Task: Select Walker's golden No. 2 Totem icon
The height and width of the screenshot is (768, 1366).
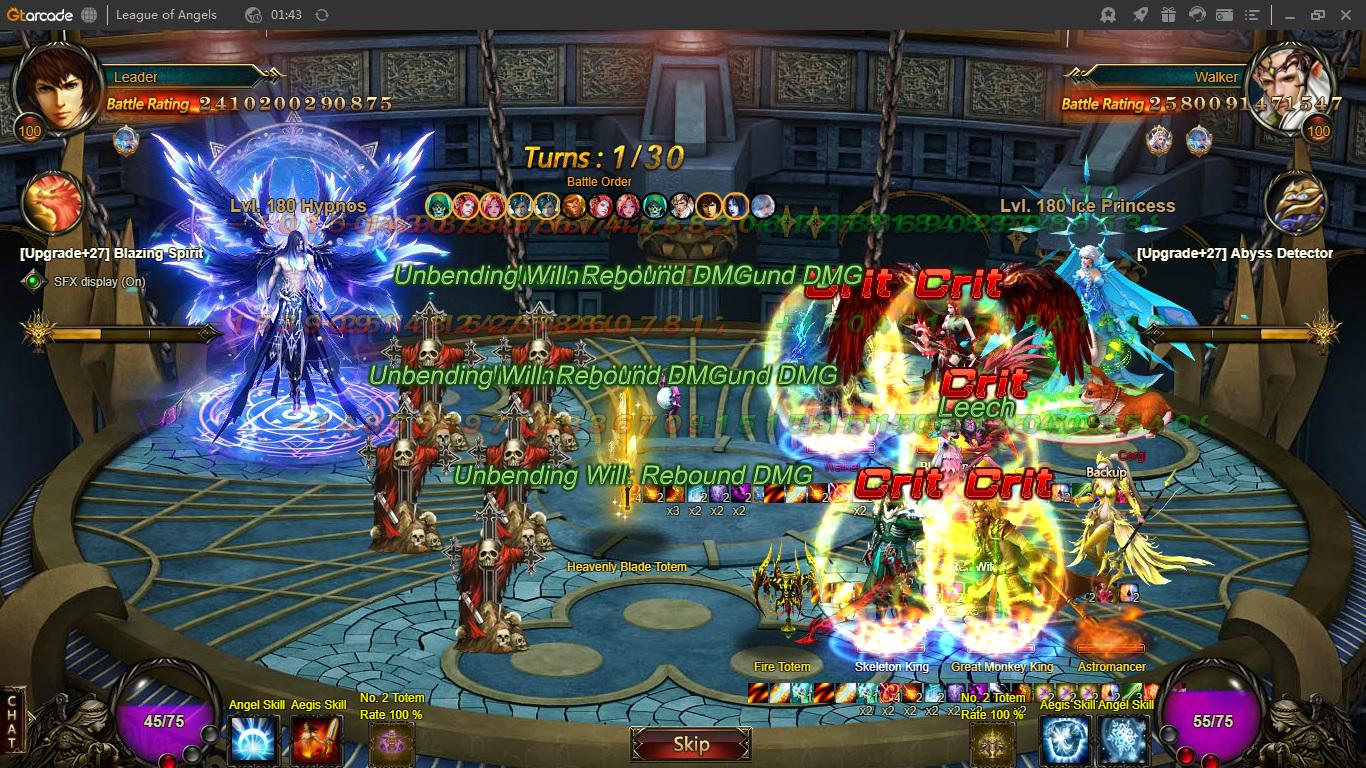Action: 992,744
